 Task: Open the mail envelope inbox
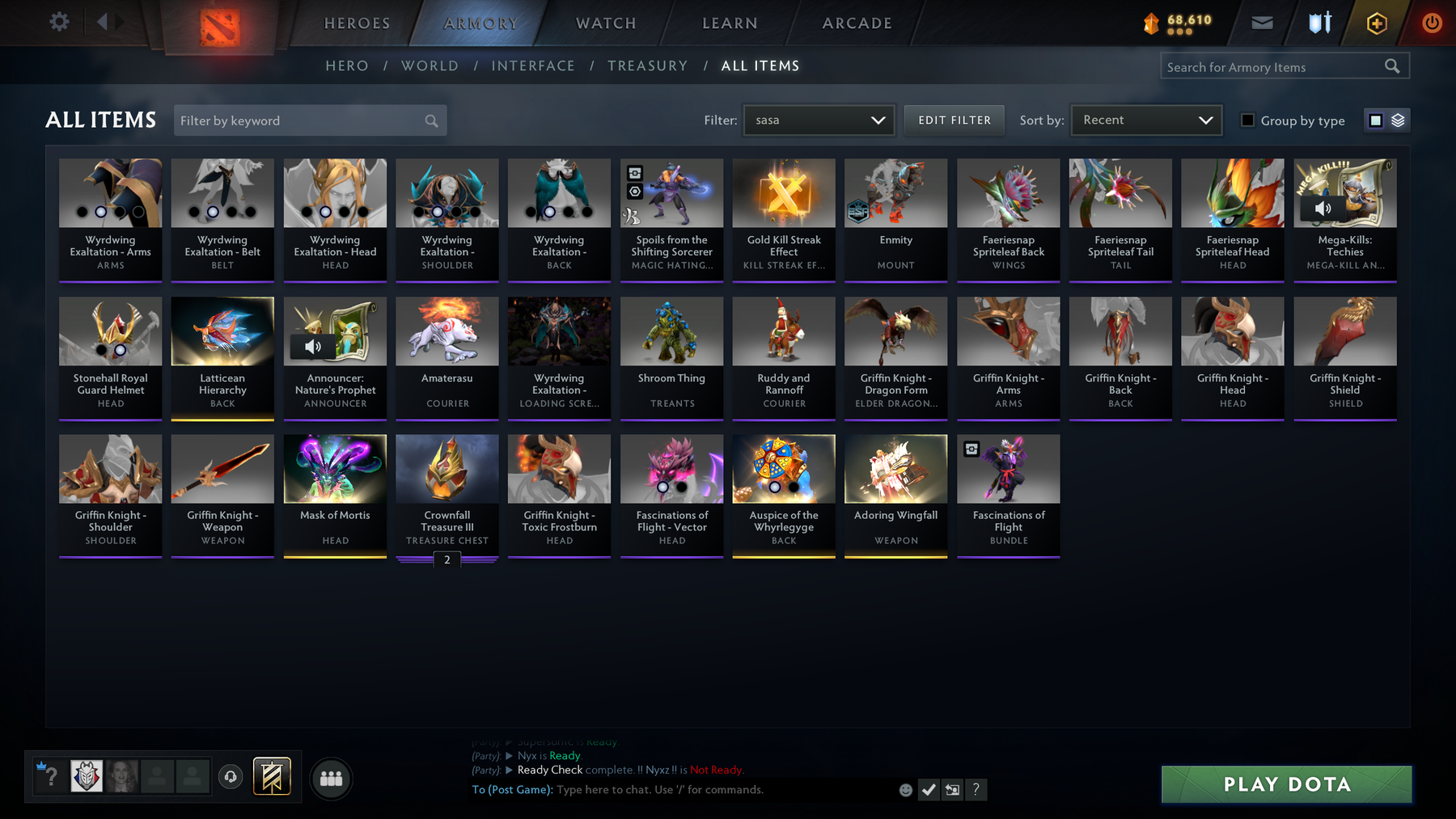point(1262,23)
